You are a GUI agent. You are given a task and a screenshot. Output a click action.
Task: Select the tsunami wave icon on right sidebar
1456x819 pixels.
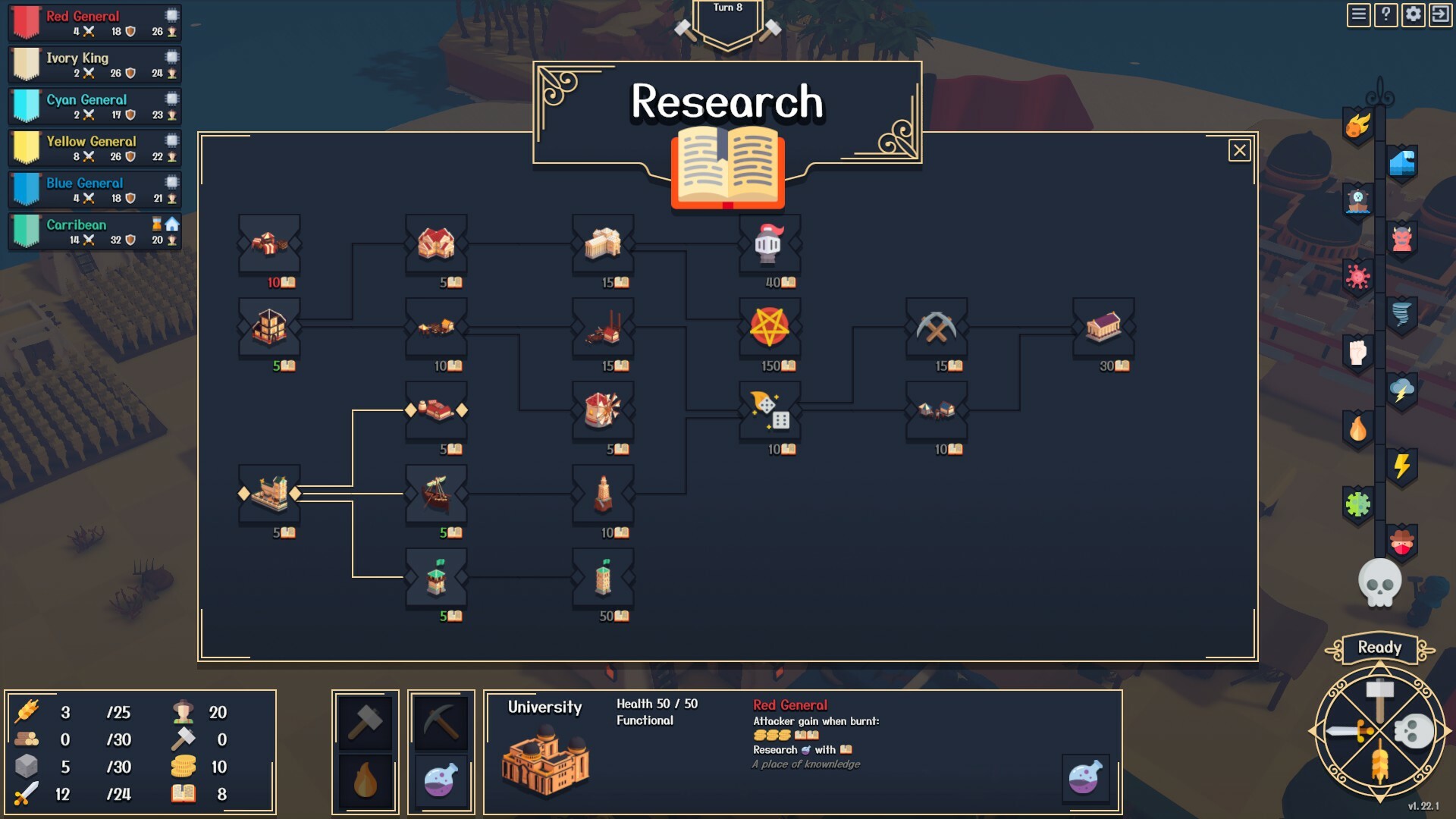[1403, 162]
